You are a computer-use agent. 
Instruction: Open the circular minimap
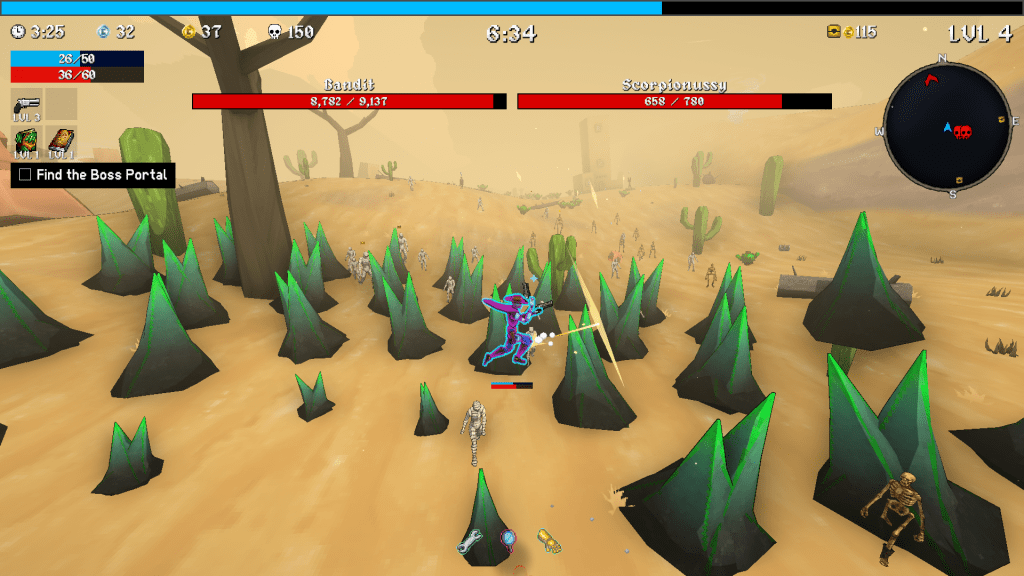tap(947, 126)
